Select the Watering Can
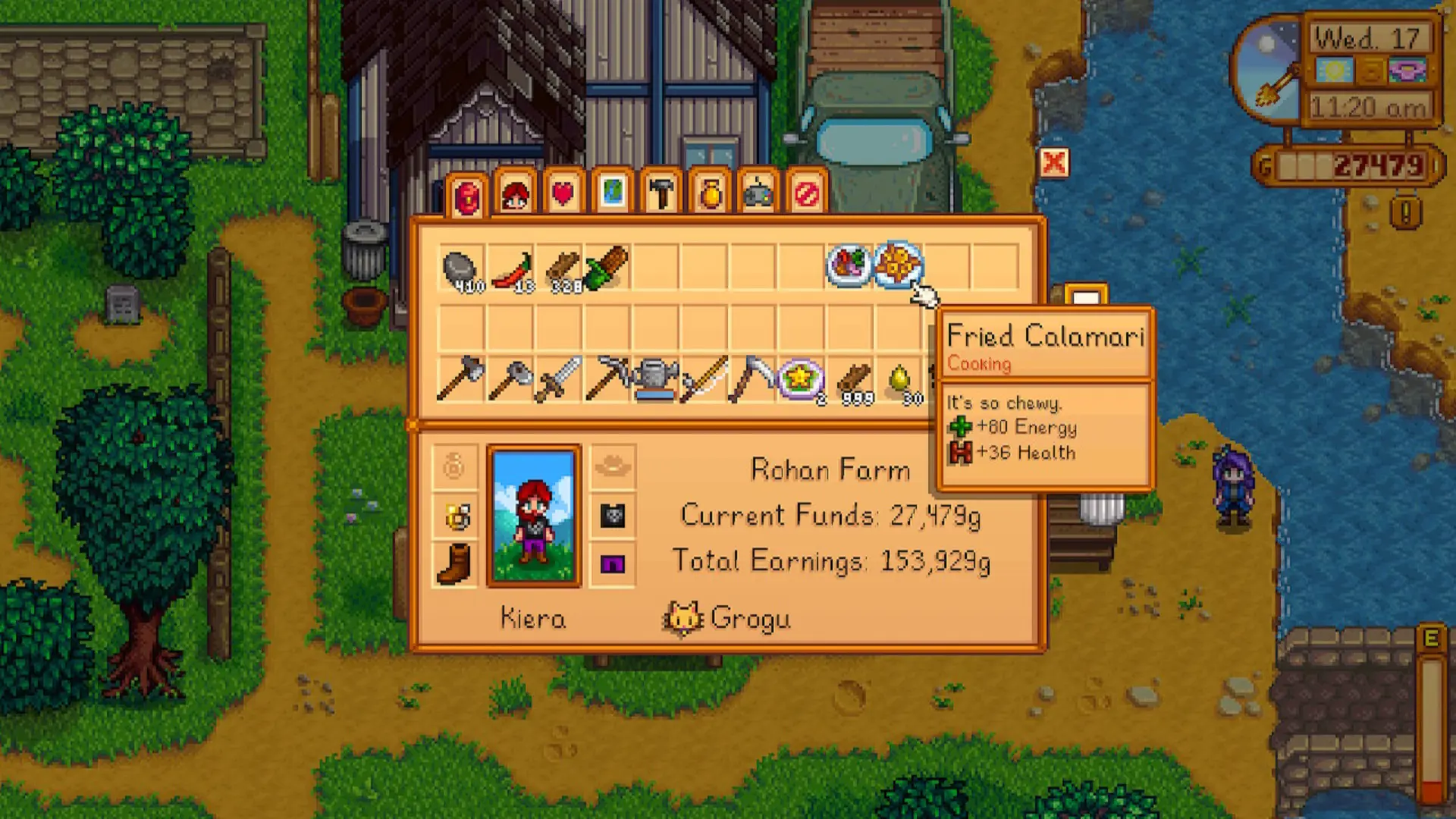Viewport: 1456px width, 819px height. click(656, 379)
